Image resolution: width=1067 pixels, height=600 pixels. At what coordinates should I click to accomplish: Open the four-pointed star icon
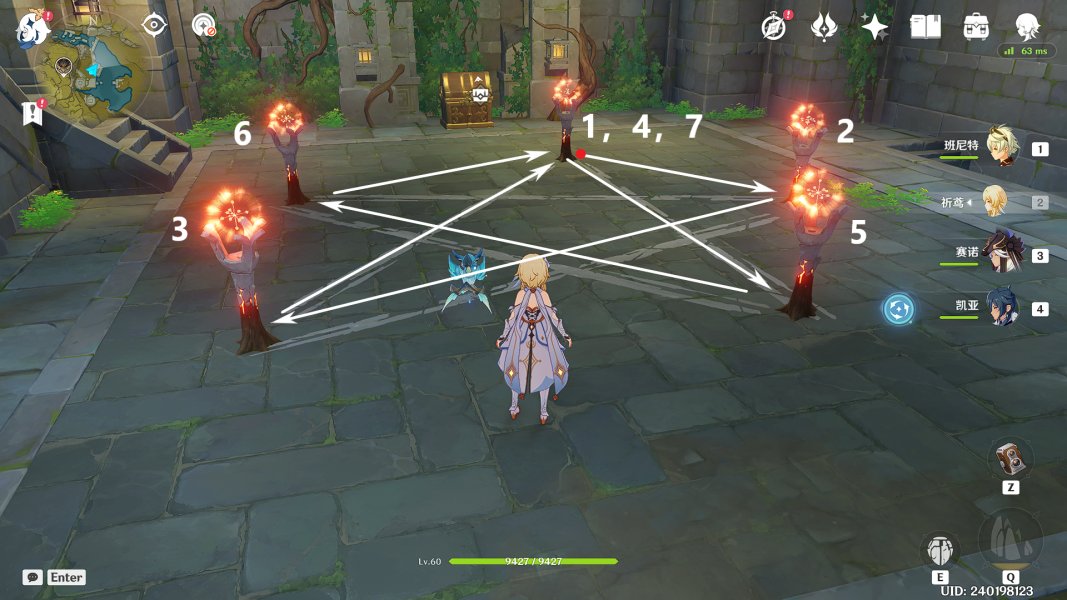pos(875,27)
